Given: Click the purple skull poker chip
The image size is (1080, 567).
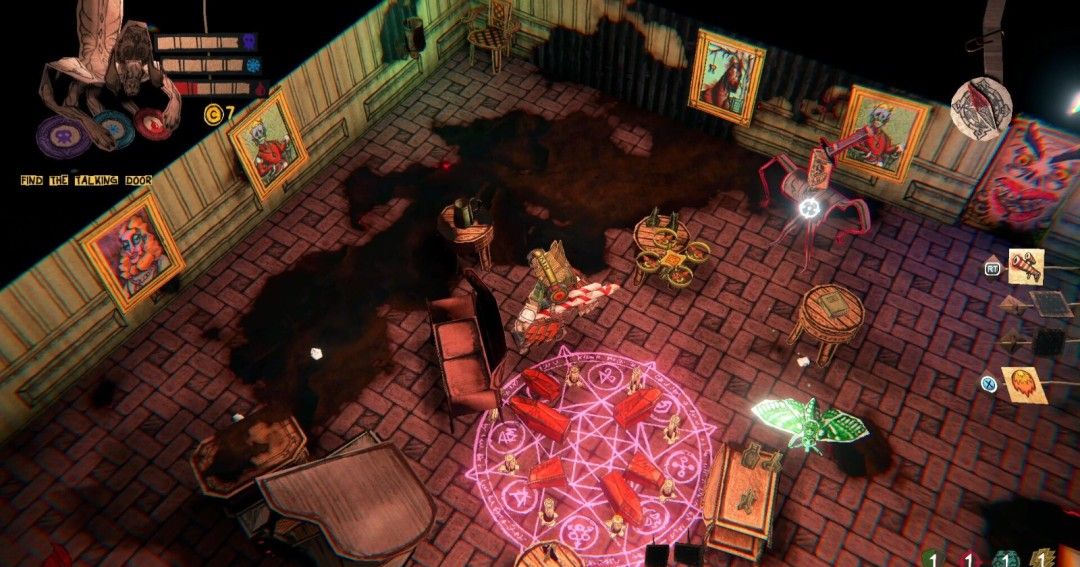Looking at the screenshot, I should pyautogui.click(x=62, y=135).
